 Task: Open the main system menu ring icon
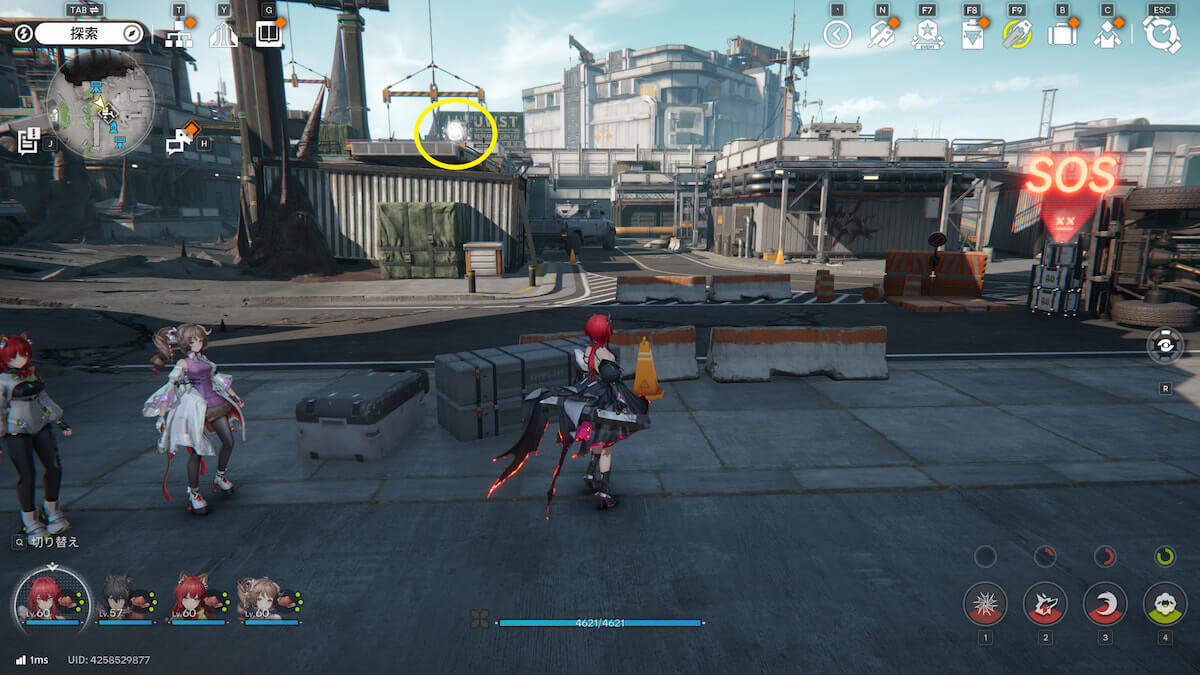click(1161, 35)
